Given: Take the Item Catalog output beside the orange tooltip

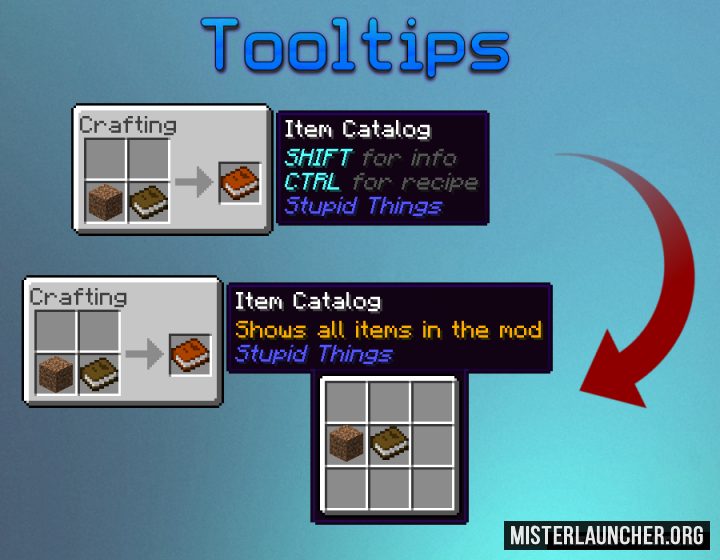Looking at the screenshot, I should [x=190, y=354].
